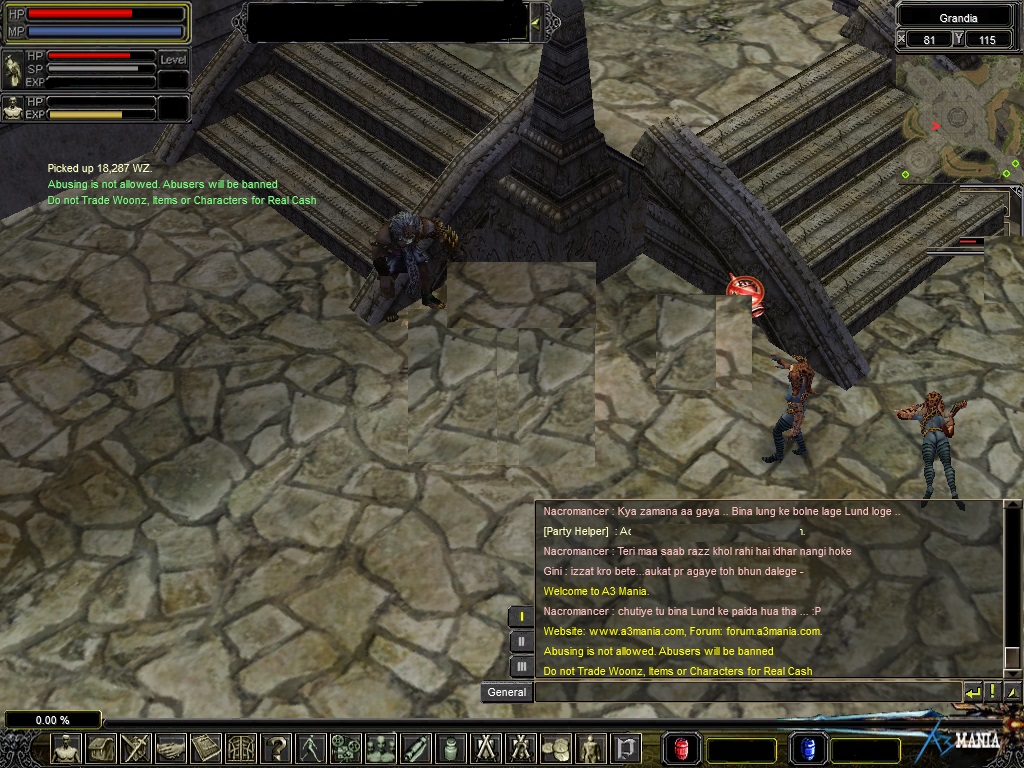Open the inventory bag icon
The image size is (1024, 768).
point(102,748)
